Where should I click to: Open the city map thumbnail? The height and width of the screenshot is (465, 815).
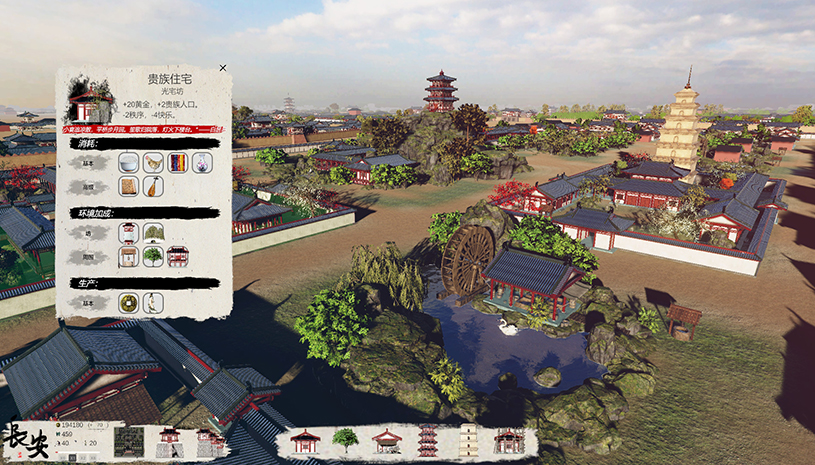[x=129, y=441]
